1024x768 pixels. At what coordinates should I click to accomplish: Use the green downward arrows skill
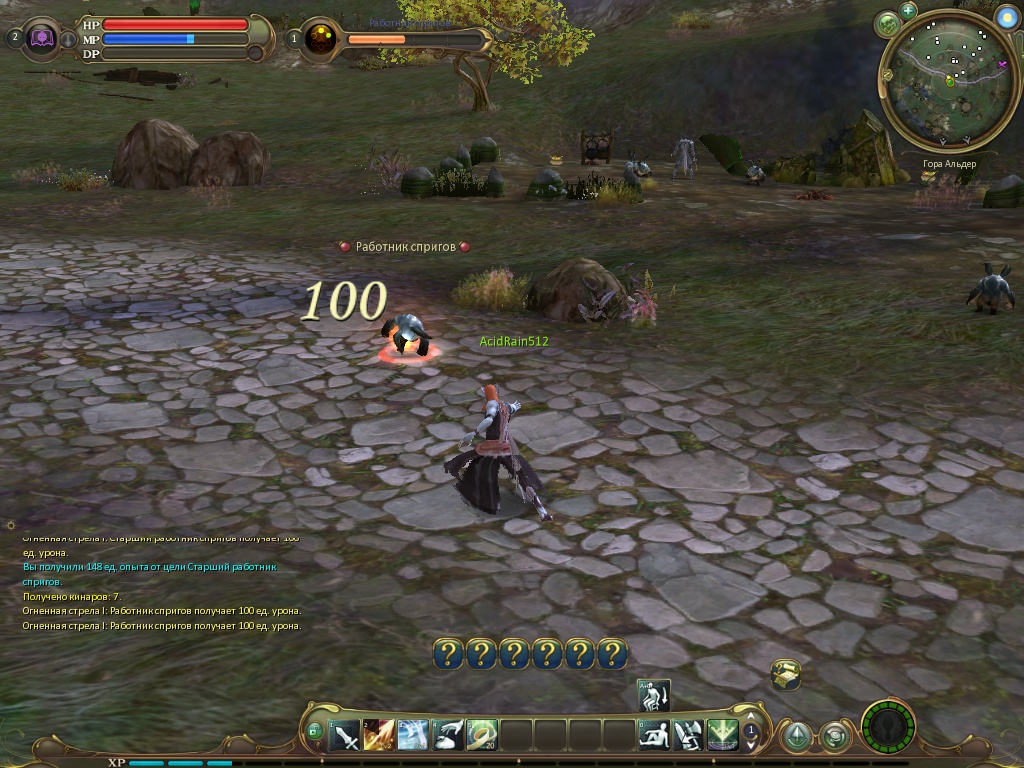click(722, 736)
